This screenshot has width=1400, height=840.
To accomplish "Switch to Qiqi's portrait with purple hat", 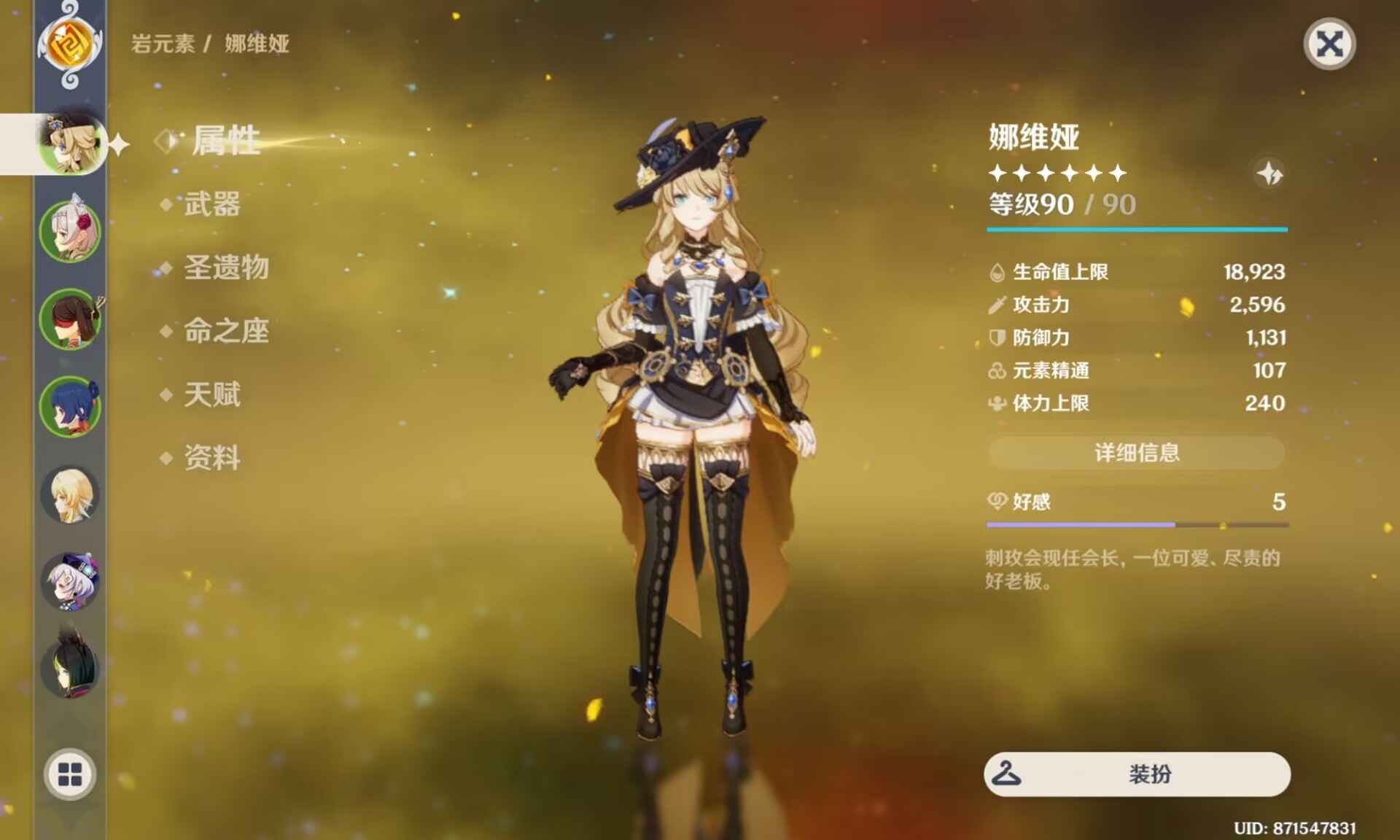I will (x=70, y=582).
